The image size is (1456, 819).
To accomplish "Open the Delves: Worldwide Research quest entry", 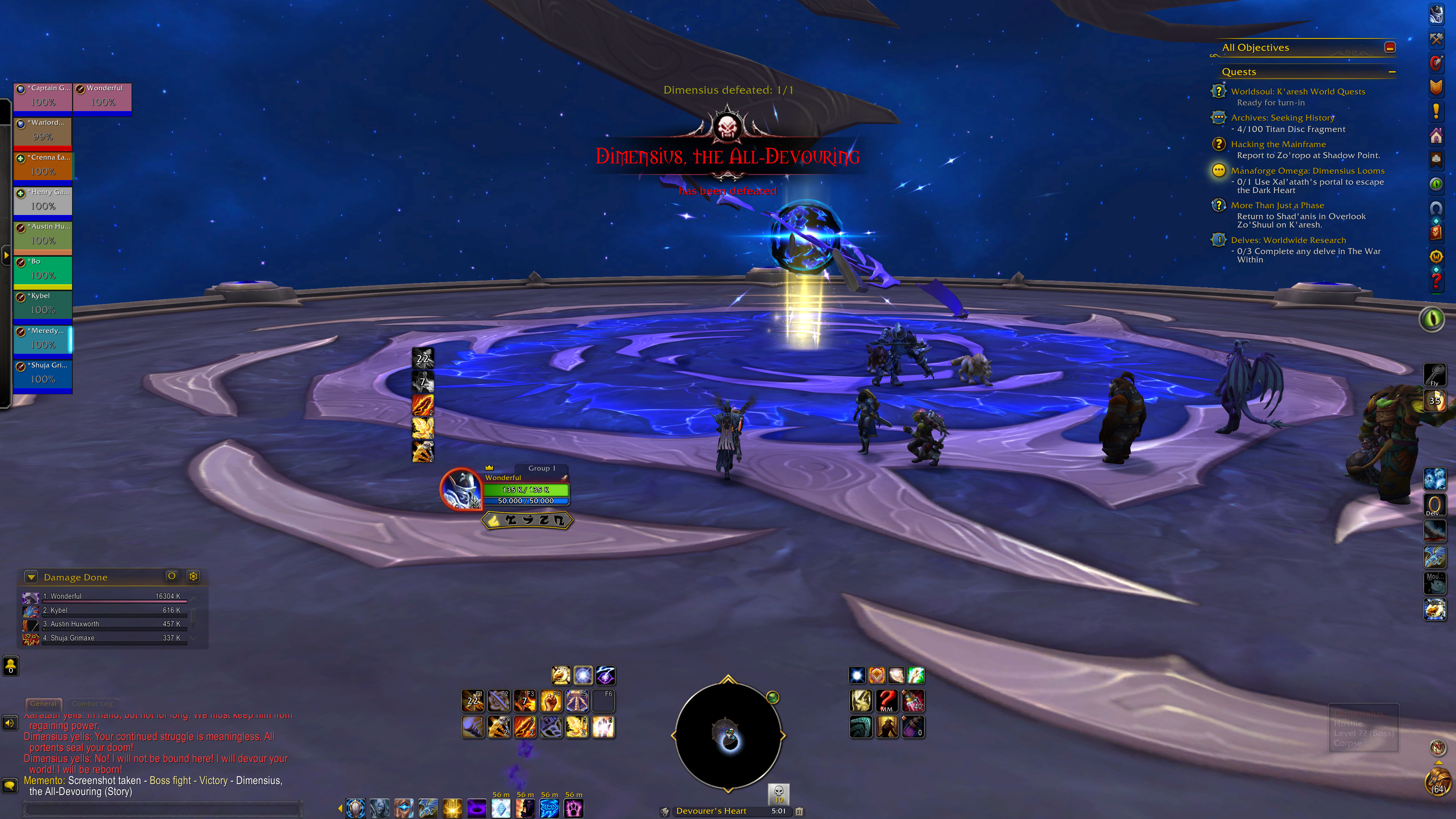I will [x=1288, y=240].
